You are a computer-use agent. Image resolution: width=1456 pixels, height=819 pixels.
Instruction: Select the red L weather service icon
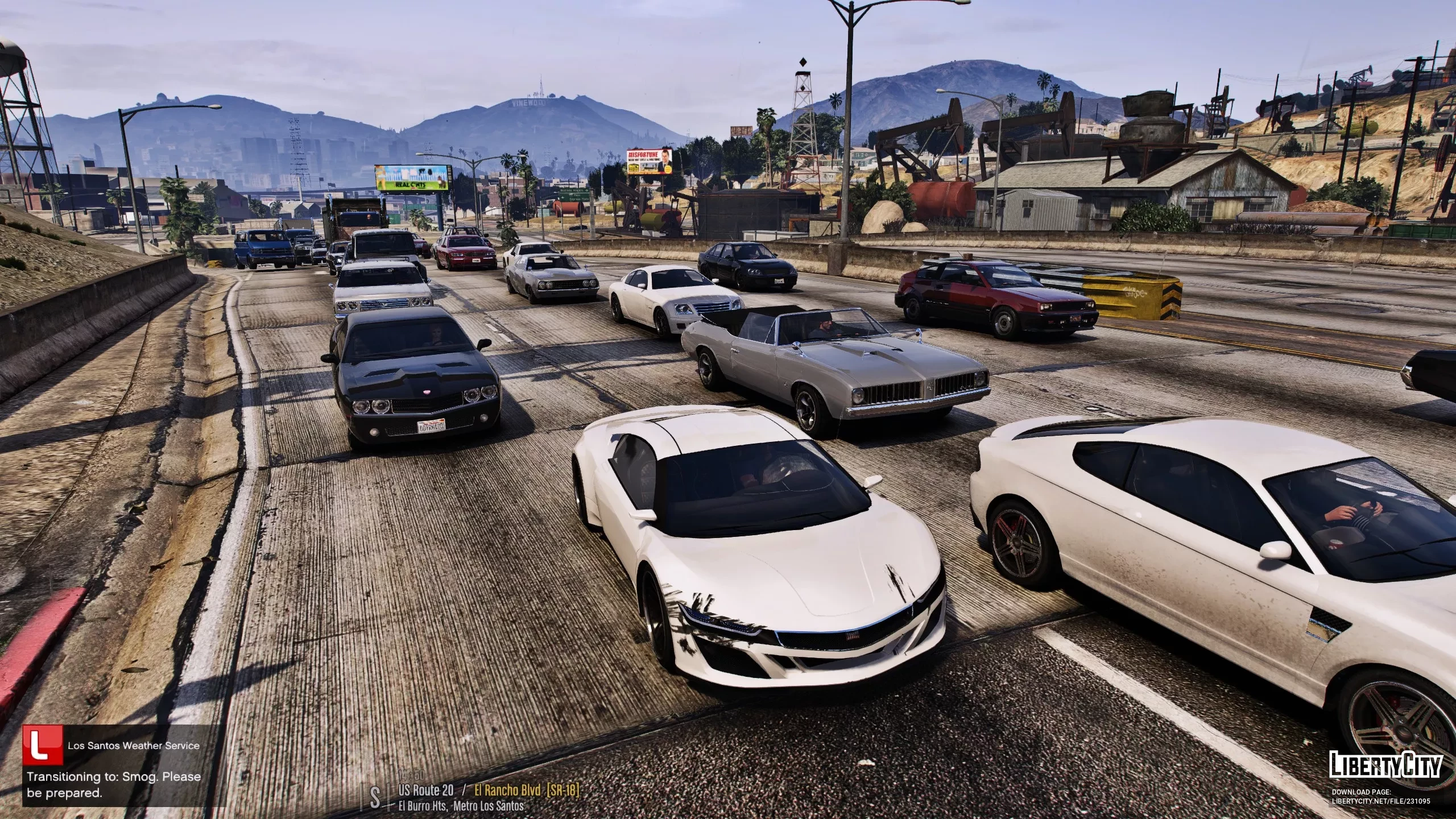click(44, 745)
